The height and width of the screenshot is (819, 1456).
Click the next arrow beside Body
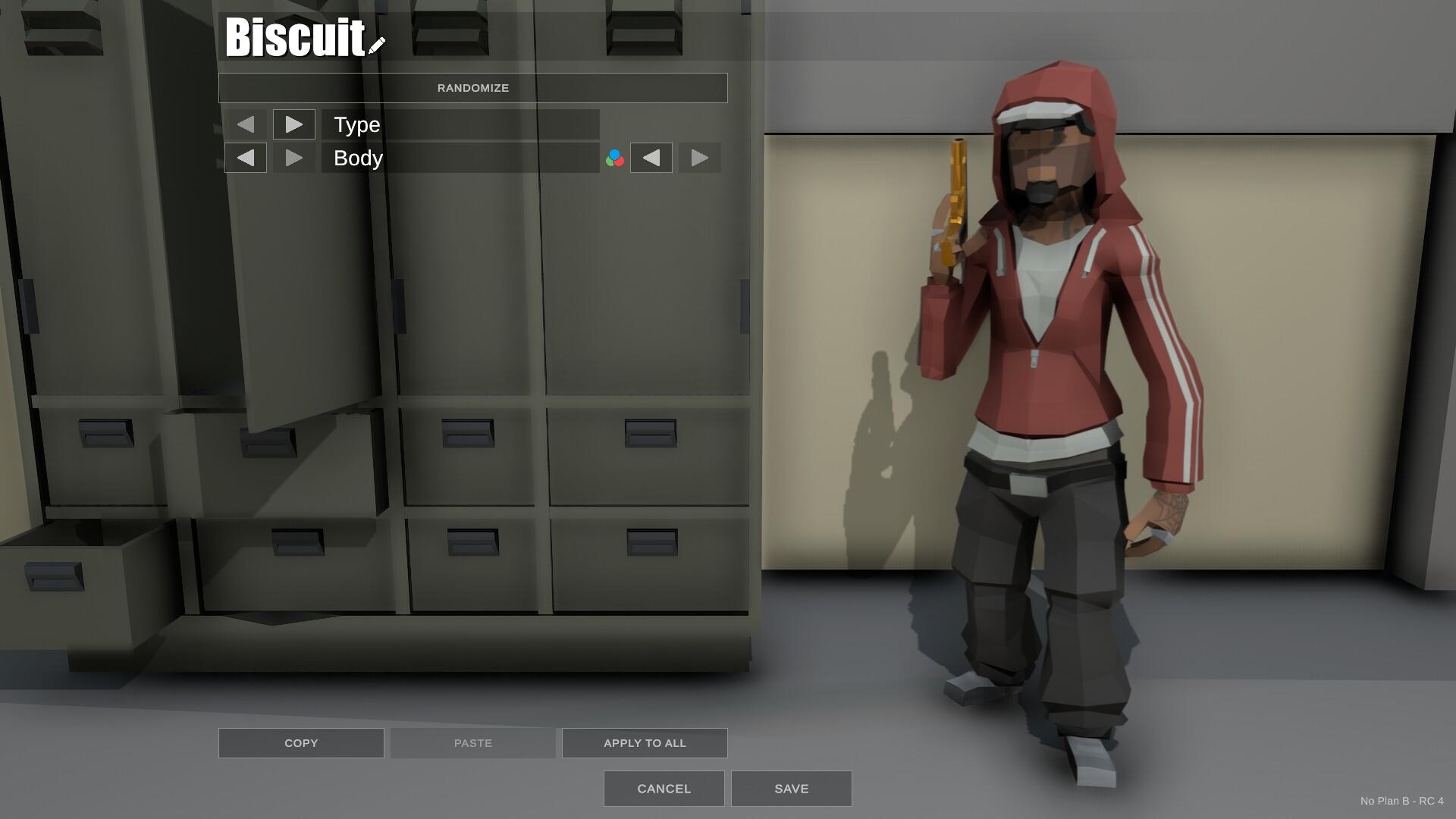(x=293, y=158)
